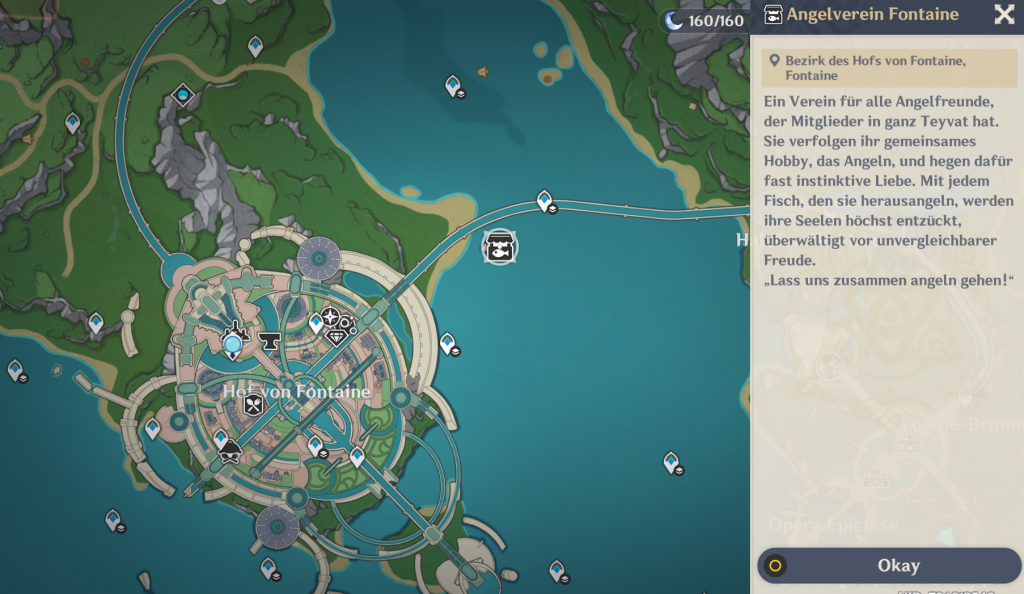The width and height of the screenshot is (1024, 594).
Task: Choose the compass star Adventurers' Guild marker
Action: click(x=331, y=317)
